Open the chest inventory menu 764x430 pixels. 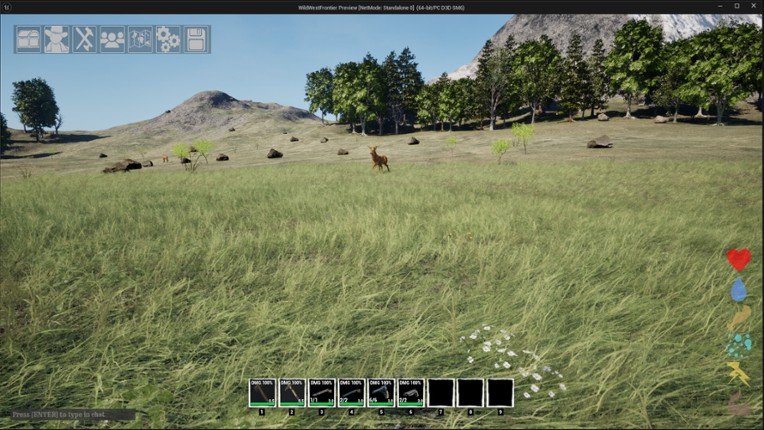29,39
